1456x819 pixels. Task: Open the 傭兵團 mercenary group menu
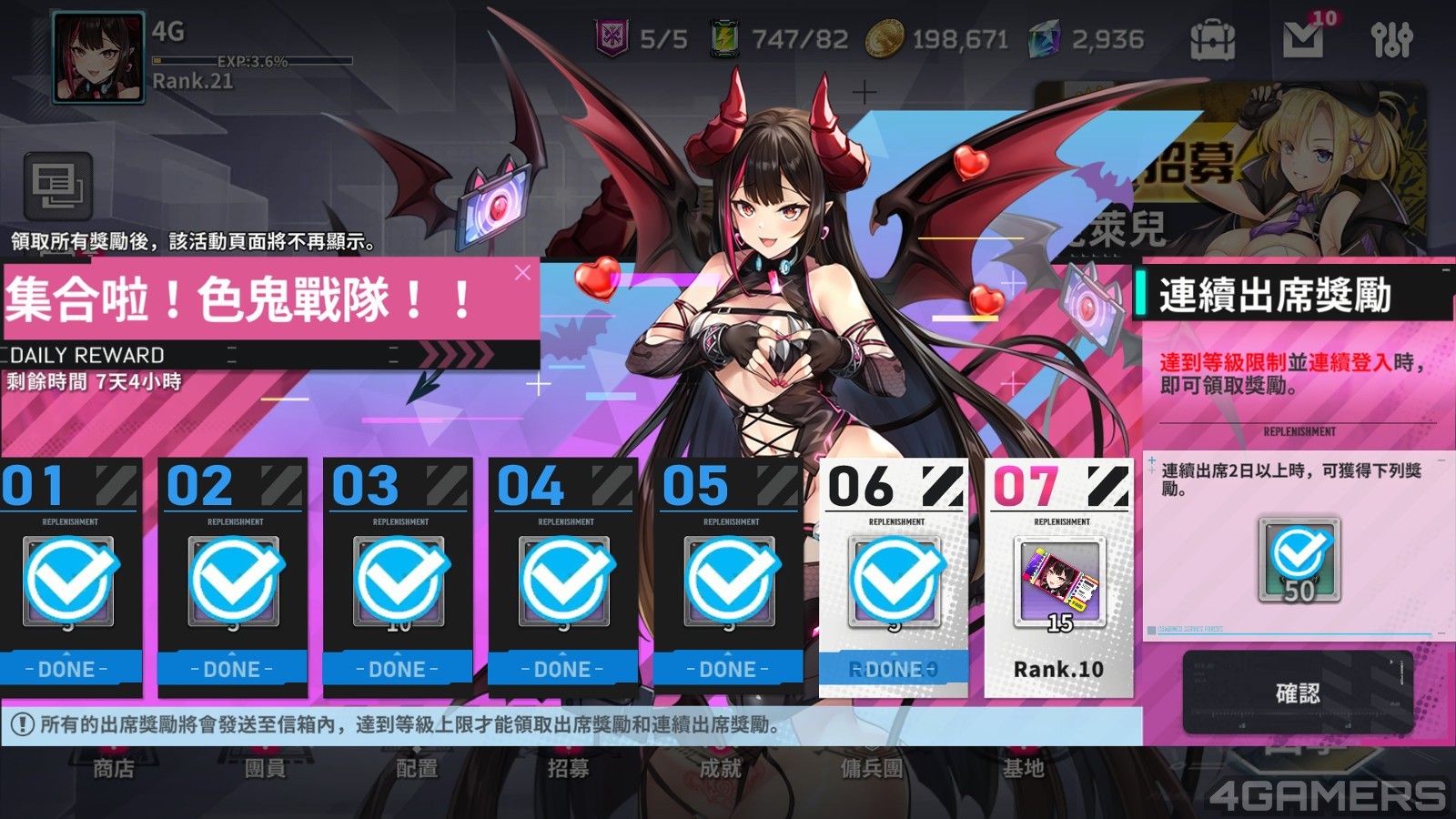point(872,769)
